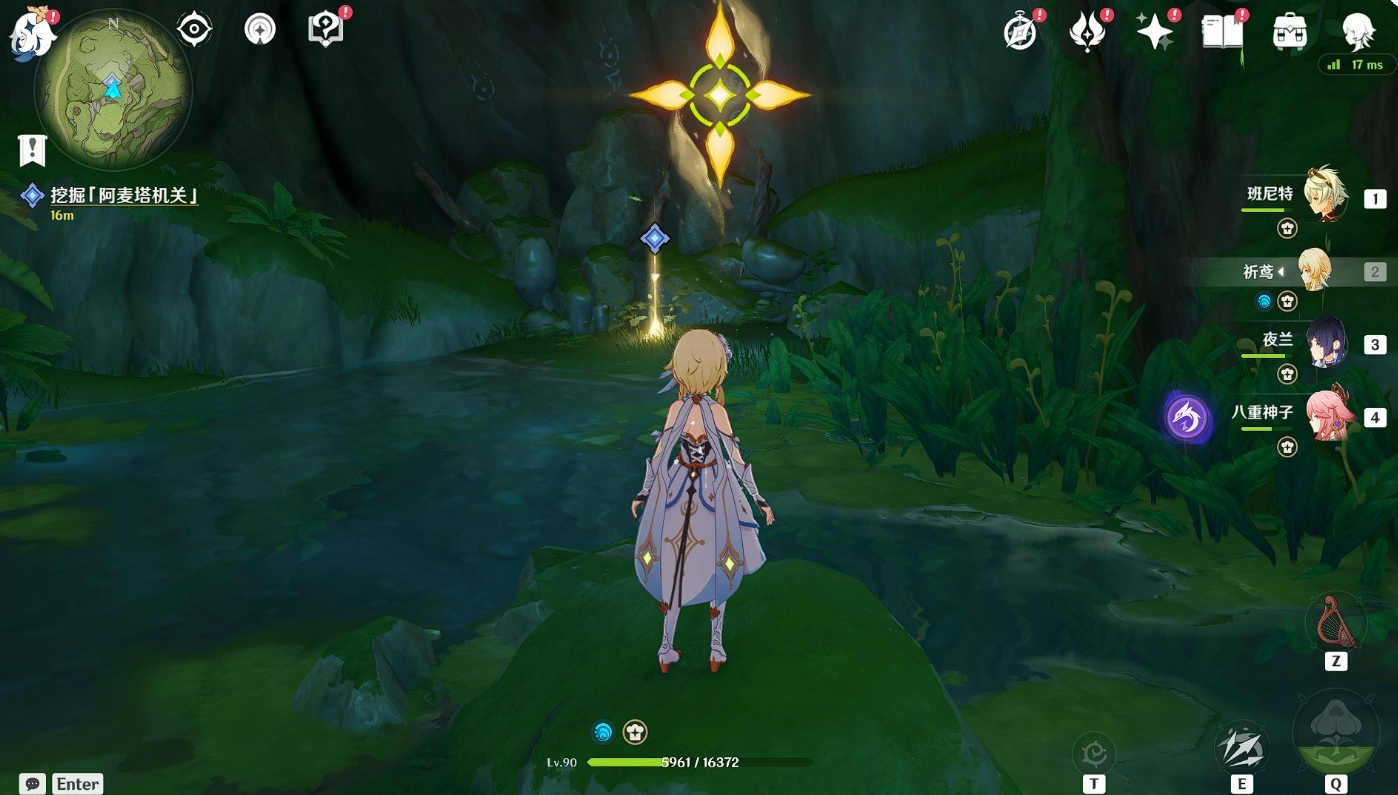1398x795 pixels.
Task: Use the lyre gadget
Action: point(1335,621)
